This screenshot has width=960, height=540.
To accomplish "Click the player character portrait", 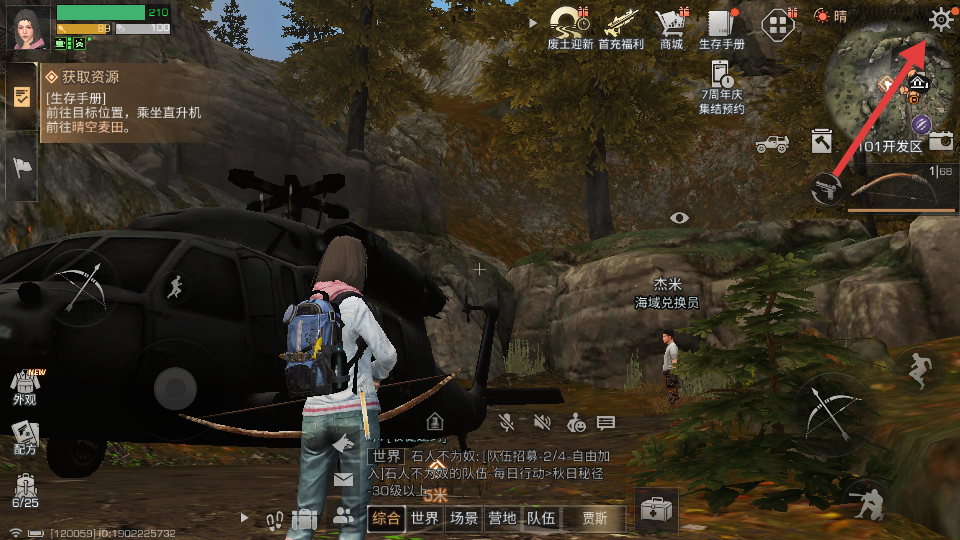I will 29,27.
